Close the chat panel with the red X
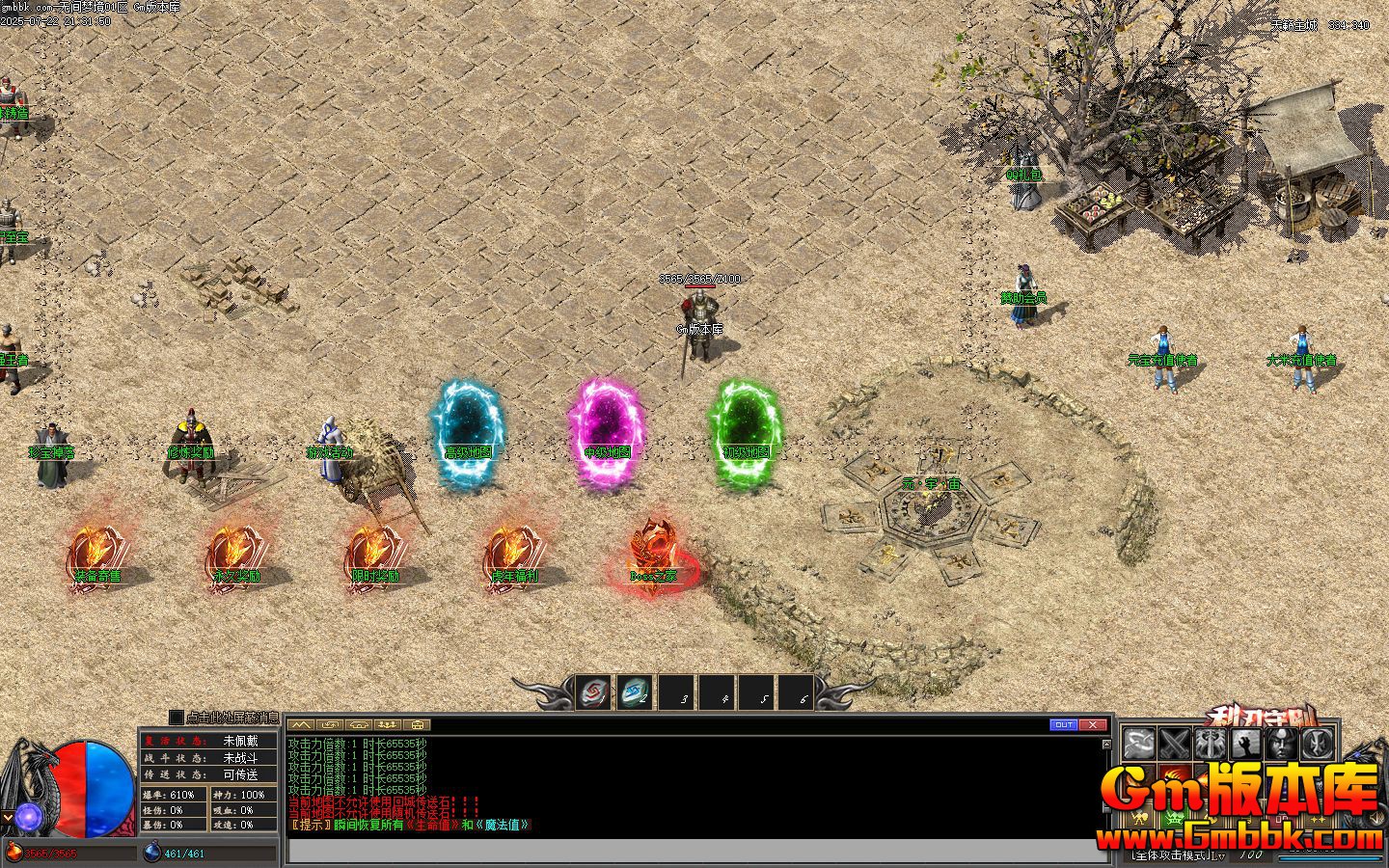 pos(1092,724)
